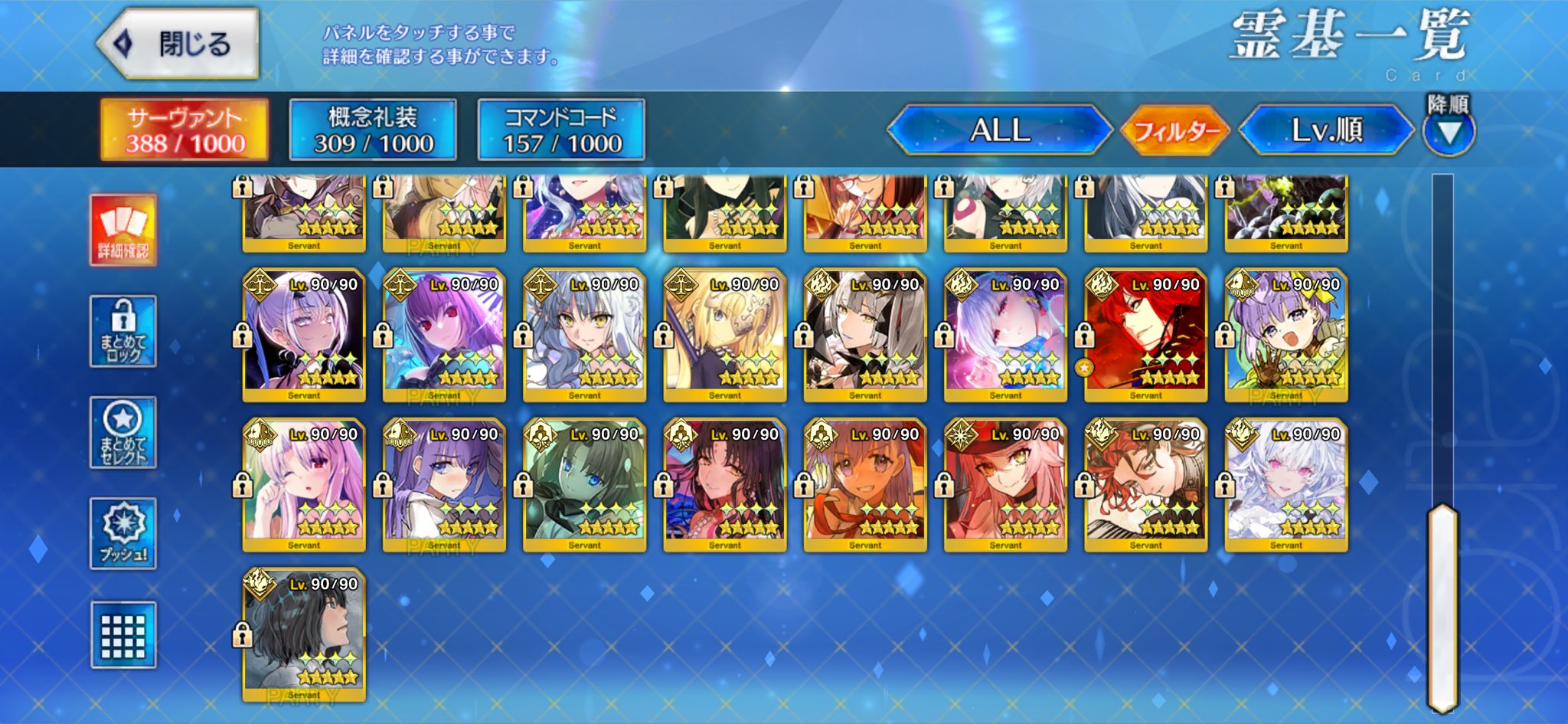Switch to the サーヴァント tab
Screen dimensions: 1568x724
pyautogui.click(x=185, y=129)
